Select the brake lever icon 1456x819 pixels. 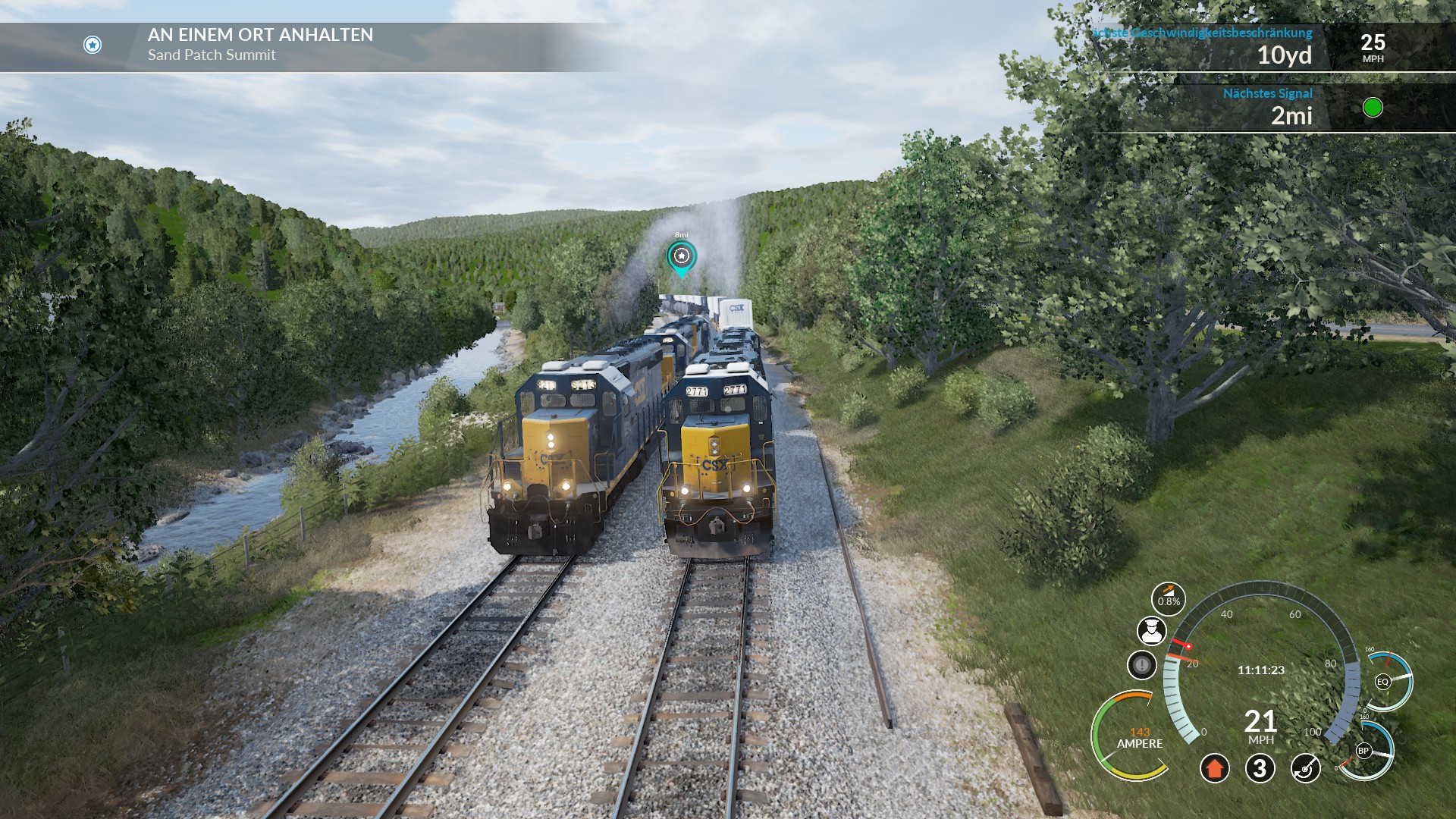(x=1305, y=768)
